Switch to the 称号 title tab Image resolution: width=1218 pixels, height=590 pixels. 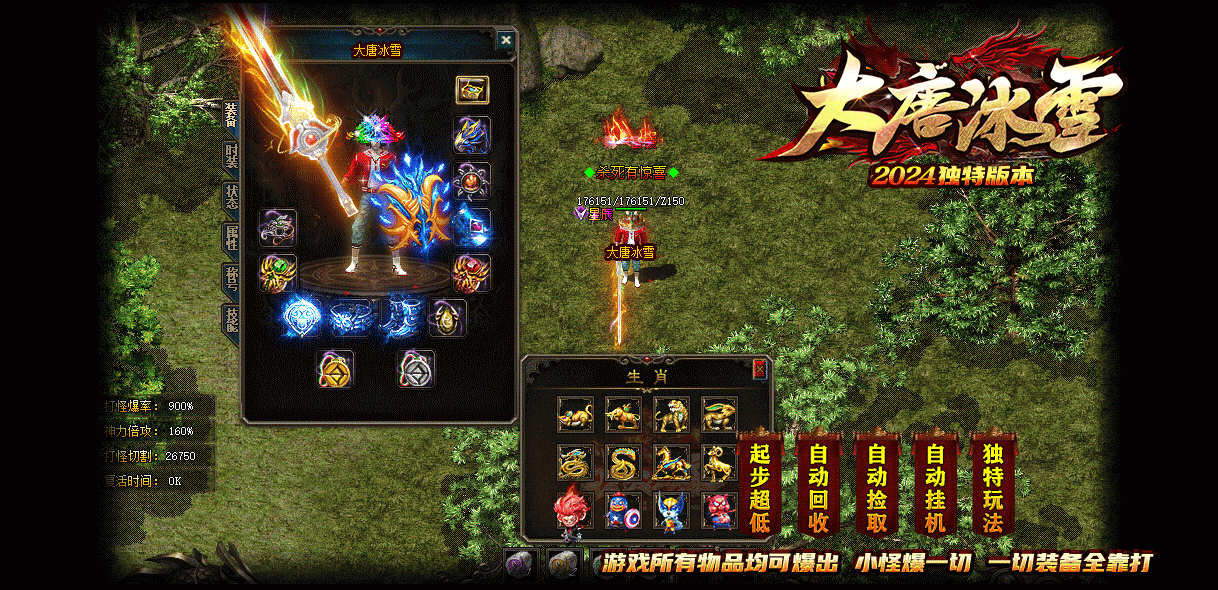[231, 279]
